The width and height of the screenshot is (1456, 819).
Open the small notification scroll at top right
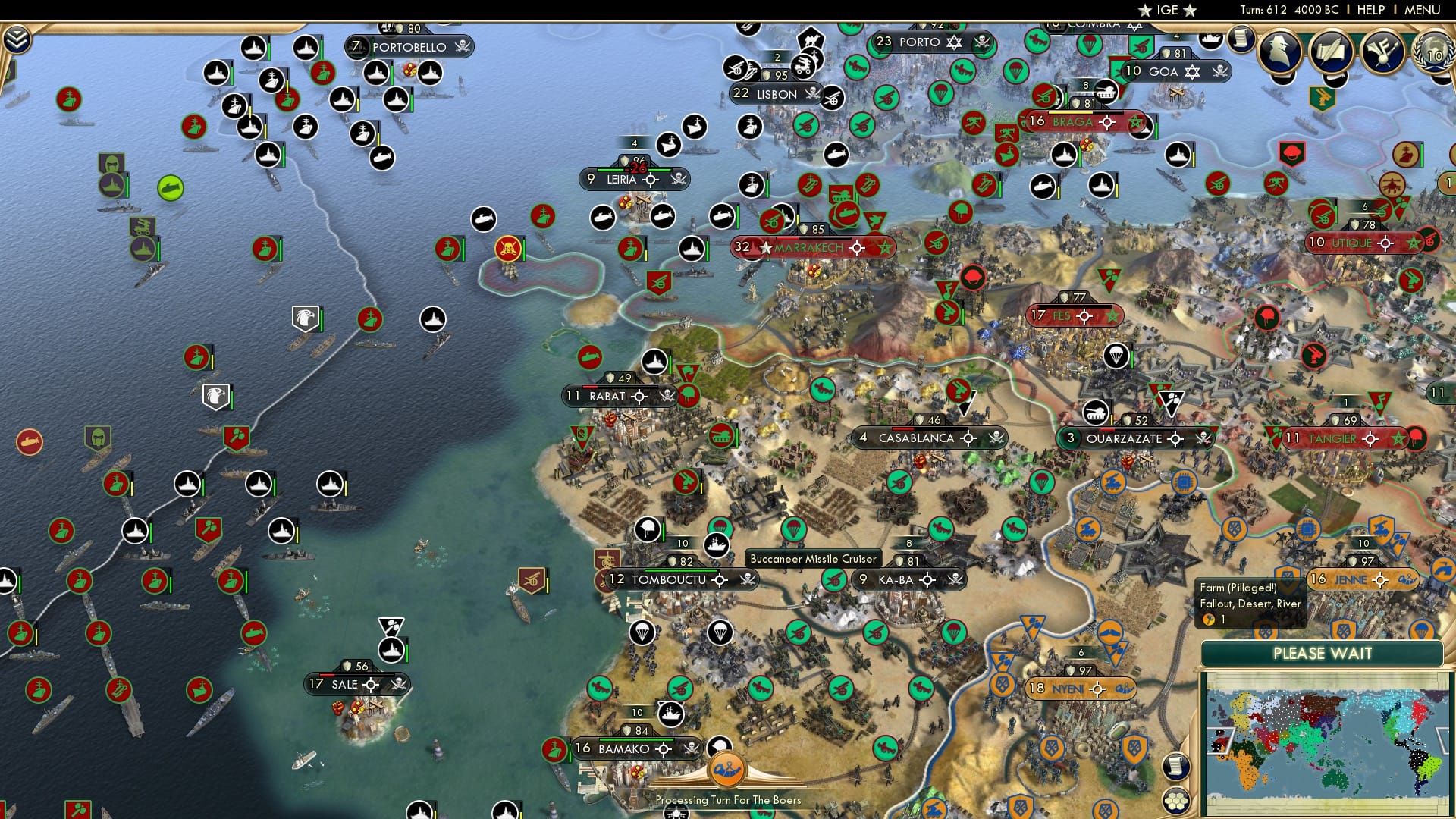[x=1241, y=40]
